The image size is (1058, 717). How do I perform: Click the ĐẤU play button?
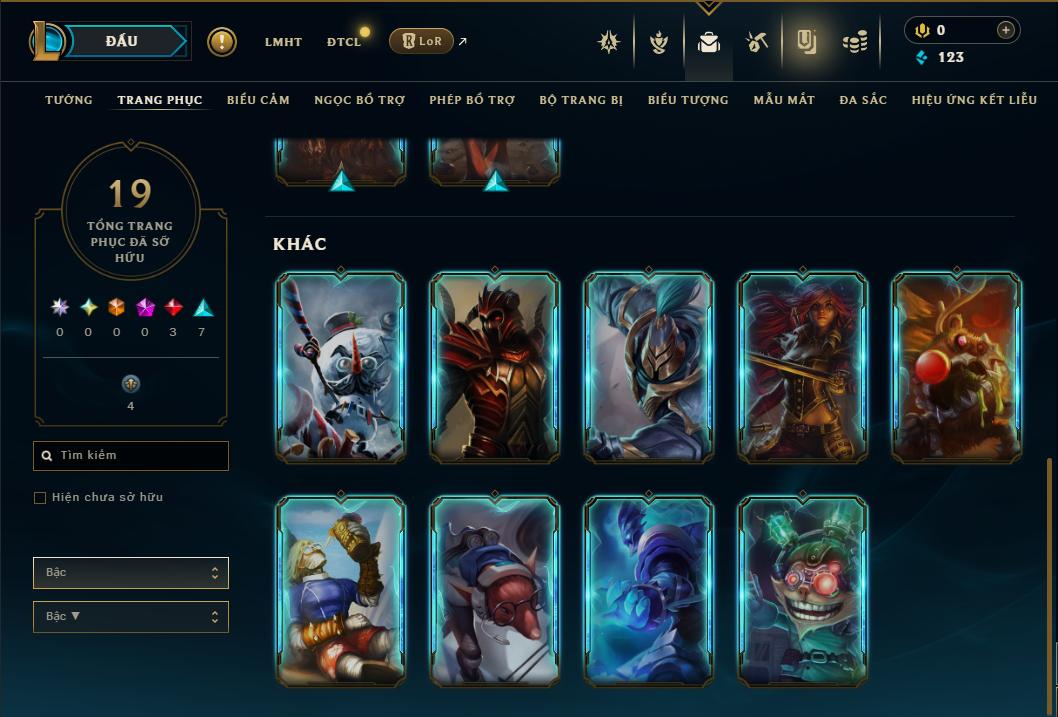click(x=121, y=41)
